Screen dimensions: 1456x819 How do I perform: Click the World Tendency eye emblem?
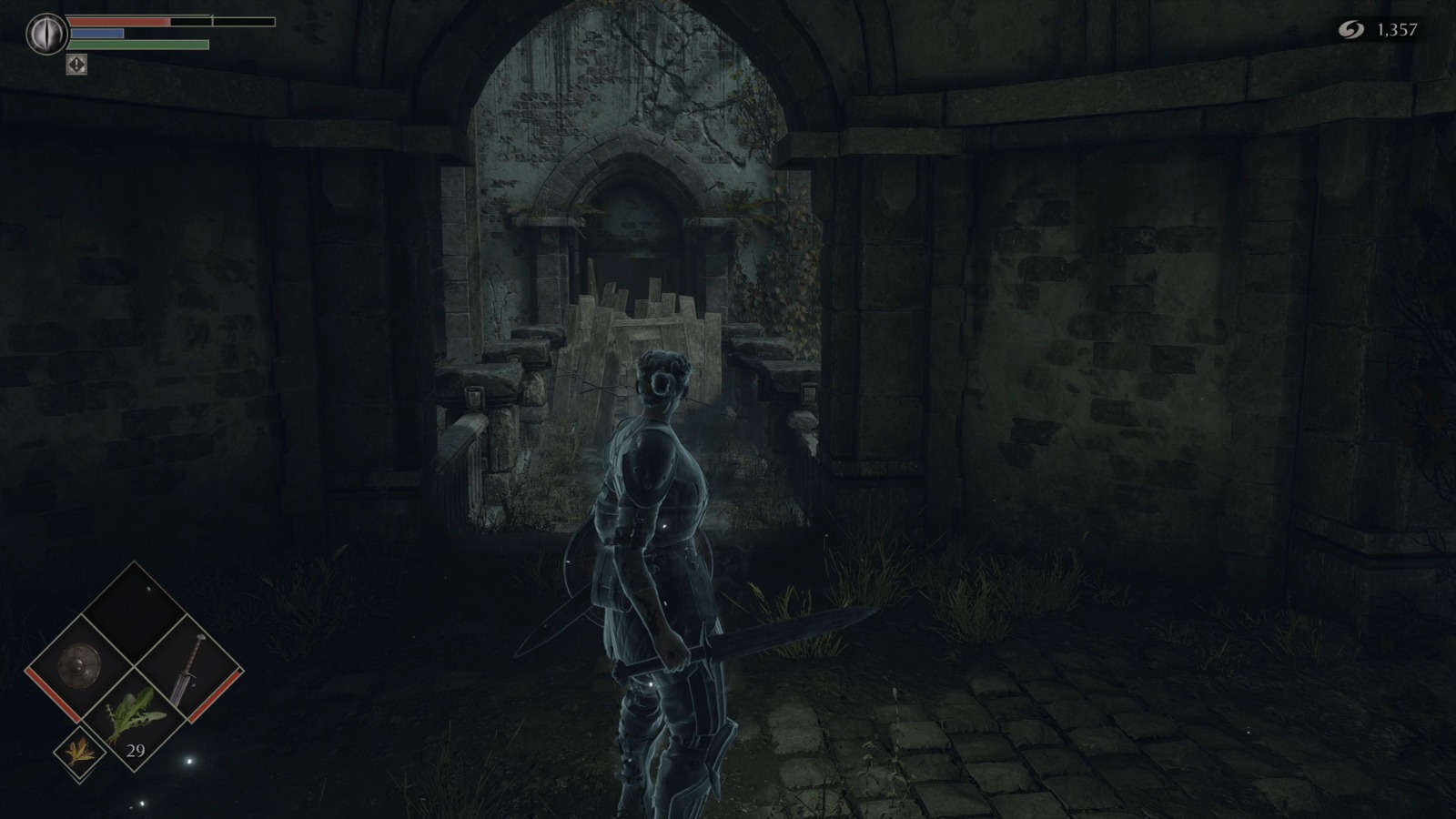click(x=46, y=33)
